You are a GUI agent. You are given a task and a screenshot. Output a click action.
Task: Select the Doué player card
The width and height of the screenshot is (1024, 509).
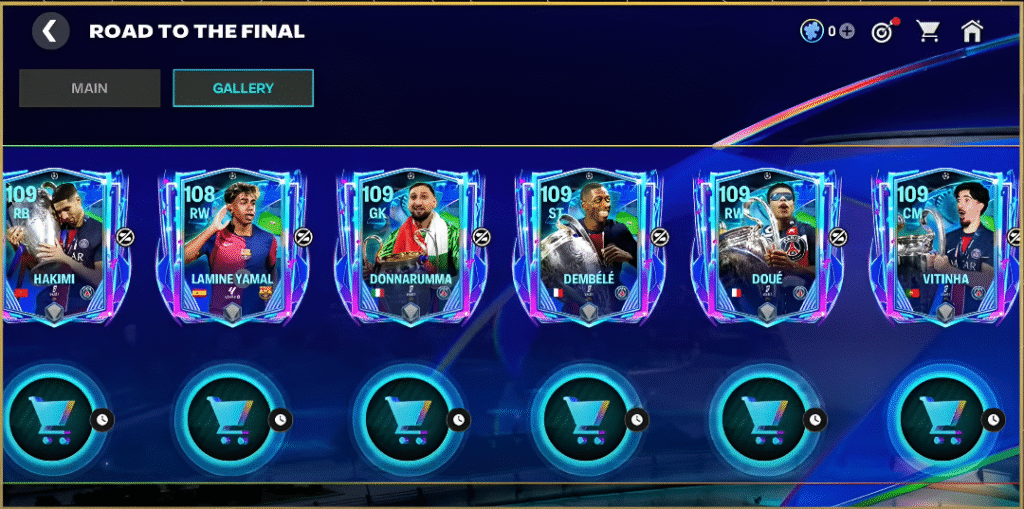[x=766, y=246]
